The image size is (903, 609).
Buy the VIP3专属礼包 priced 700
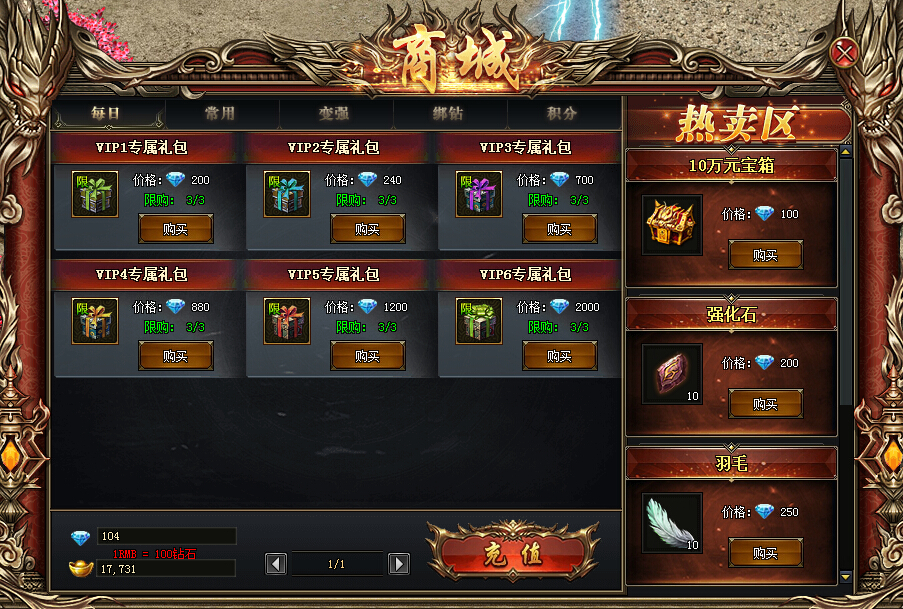pyautogui.click(x=560, y=229)
